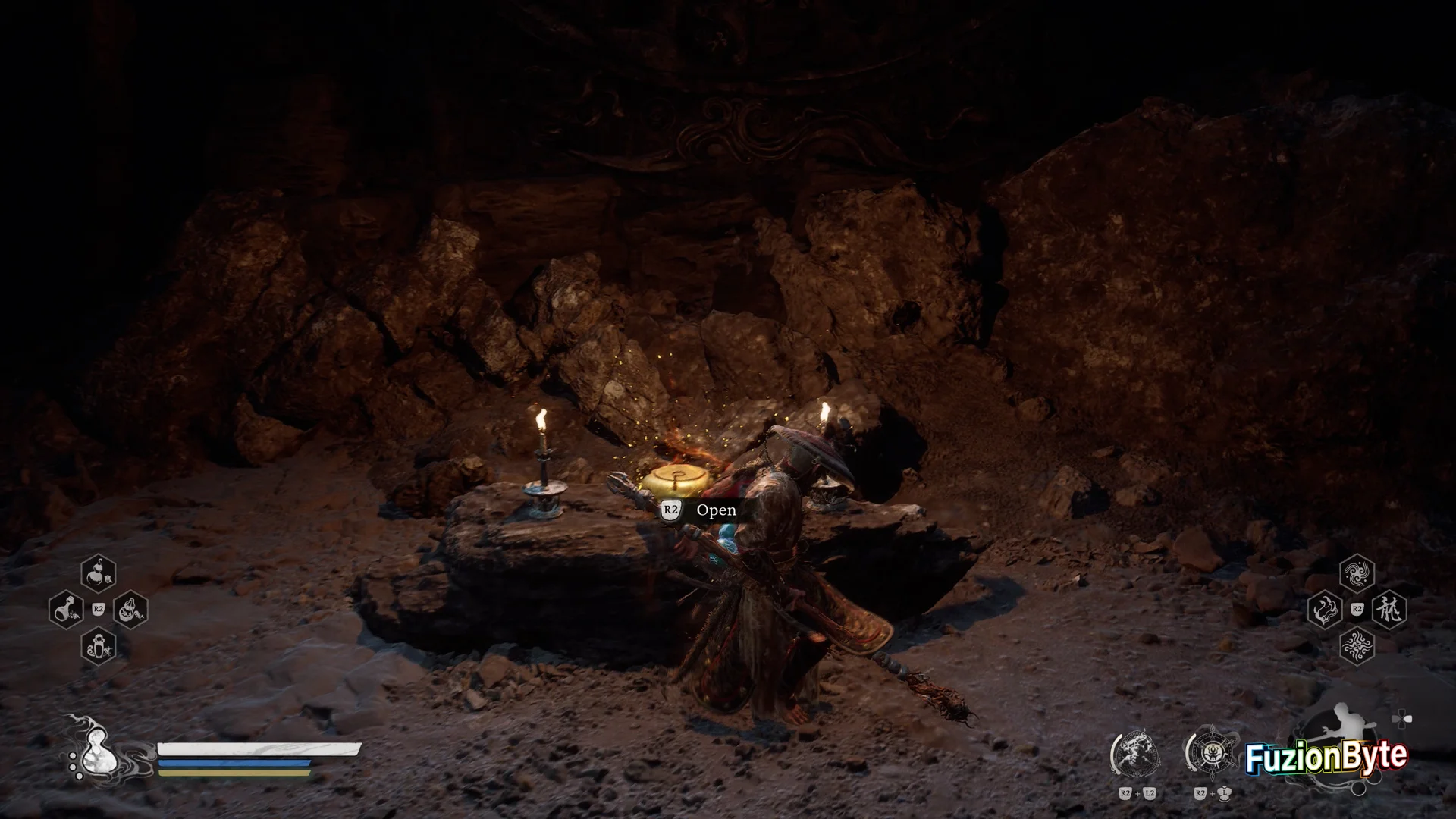The height and width of the screenshot is (819, 1456).
Task: Click the FuzionByte channel watermark
Action: click(1326, 757)
